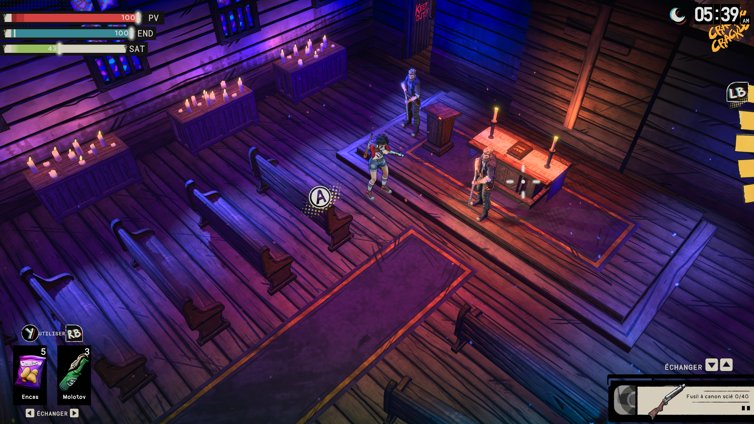Select the Molotov item slot
This screenshot has width=754, height=424.
[x=74, y=374]
